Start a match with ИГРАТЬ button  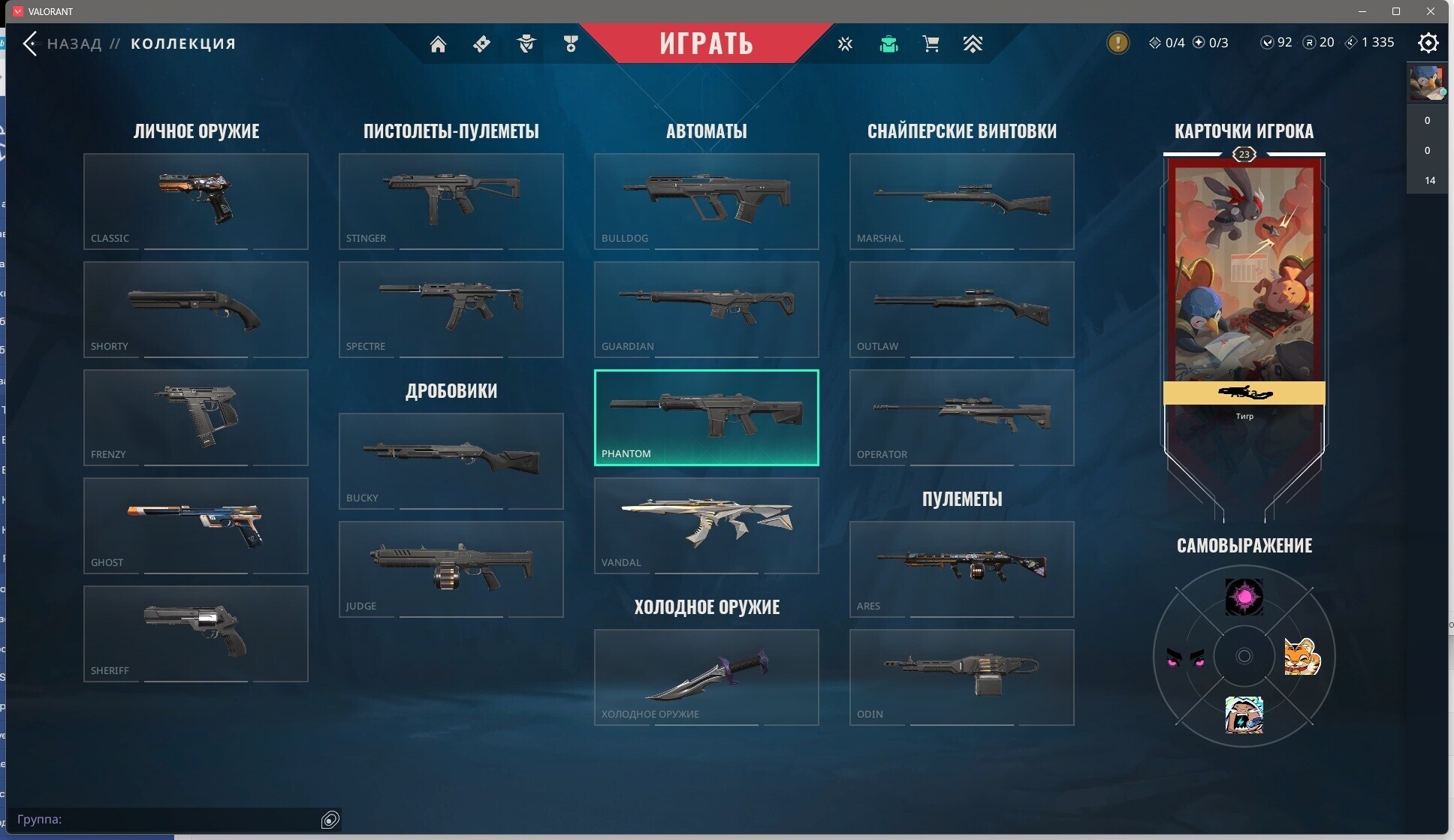tap(706, 43)
